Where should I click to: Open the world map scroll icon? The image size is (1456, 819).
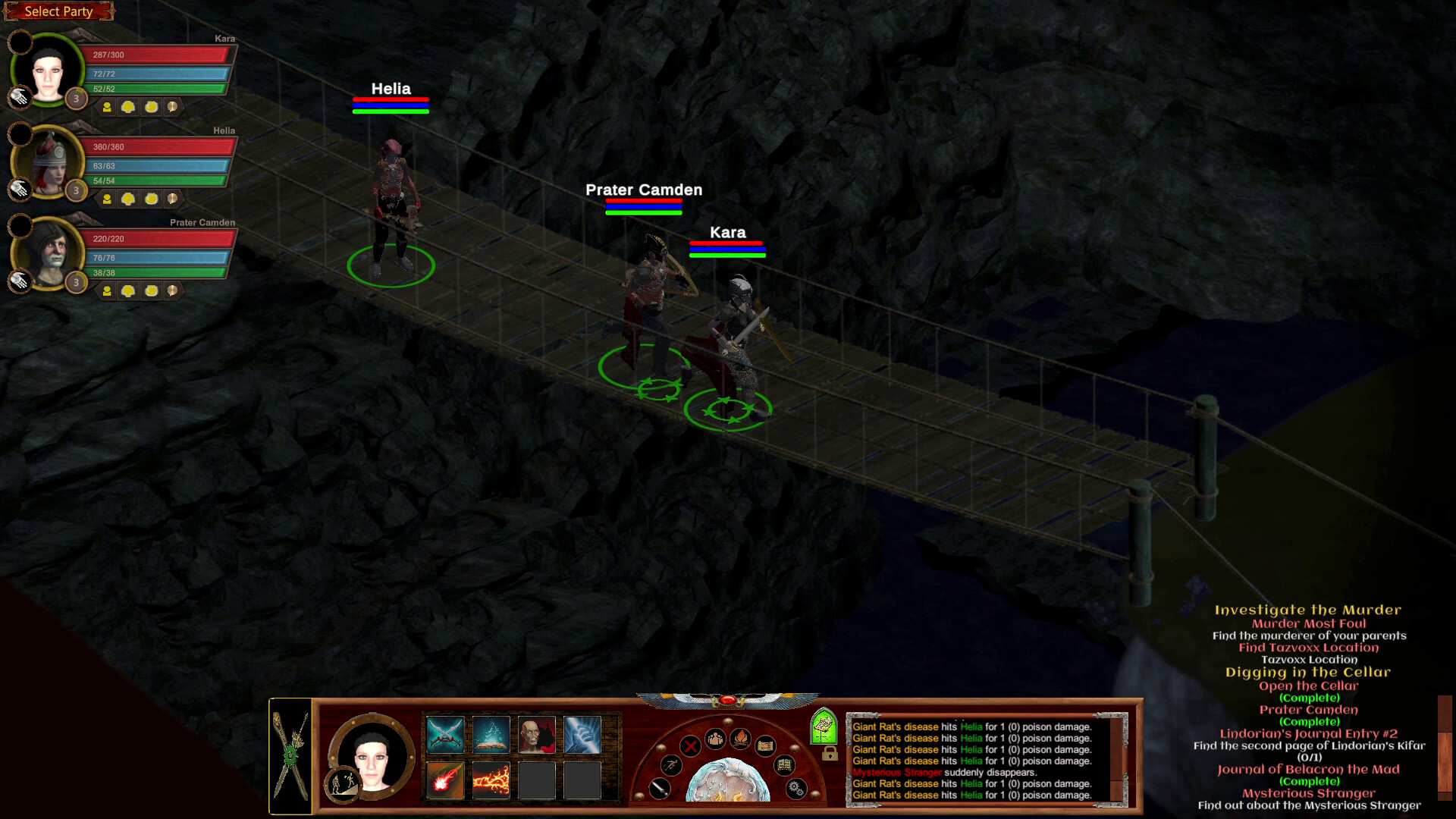(x=766, y=747)
